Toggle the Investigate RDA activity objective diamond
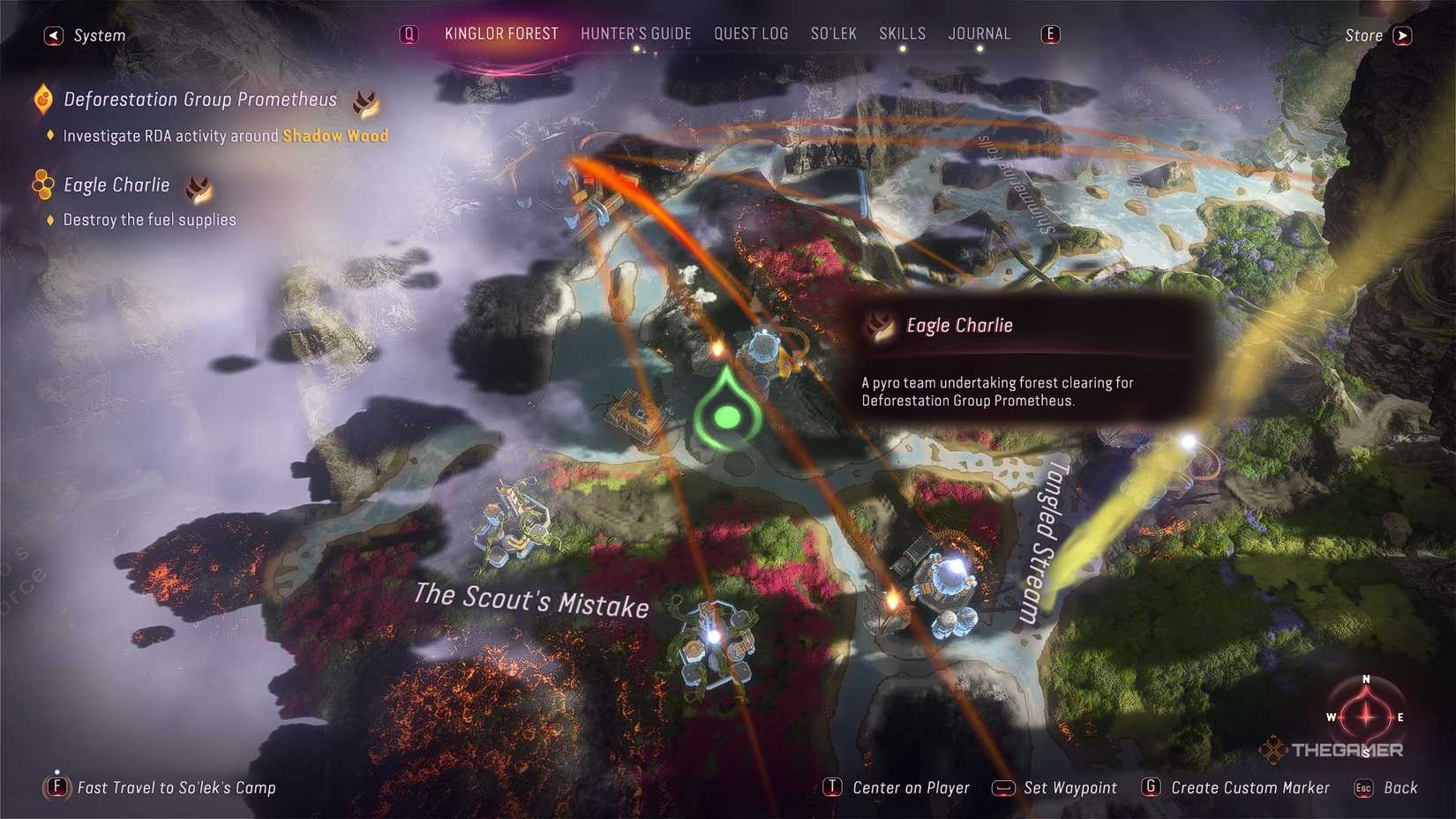 pos(49,136)
